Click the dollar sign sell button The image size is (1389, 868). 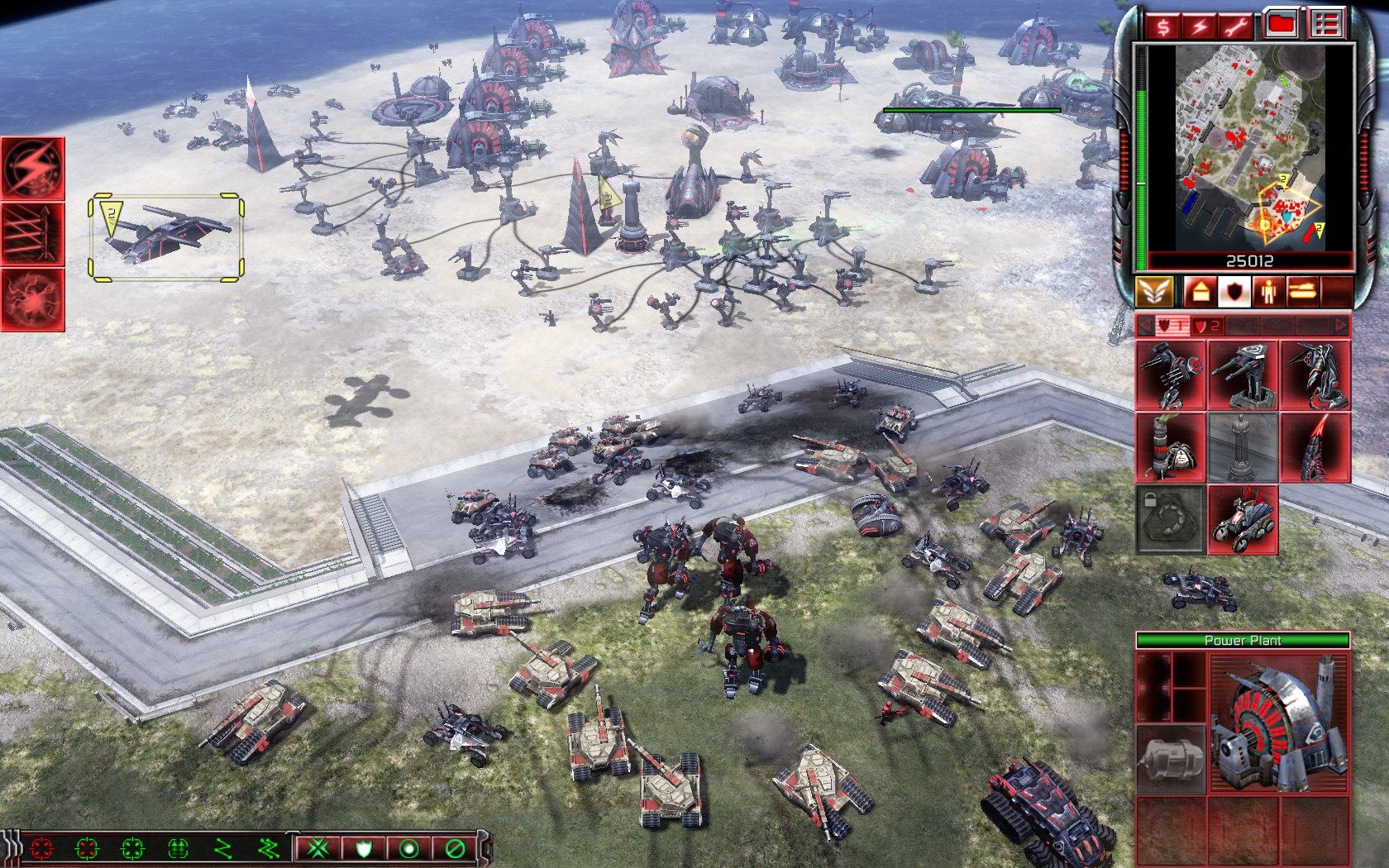(1163, 26)
